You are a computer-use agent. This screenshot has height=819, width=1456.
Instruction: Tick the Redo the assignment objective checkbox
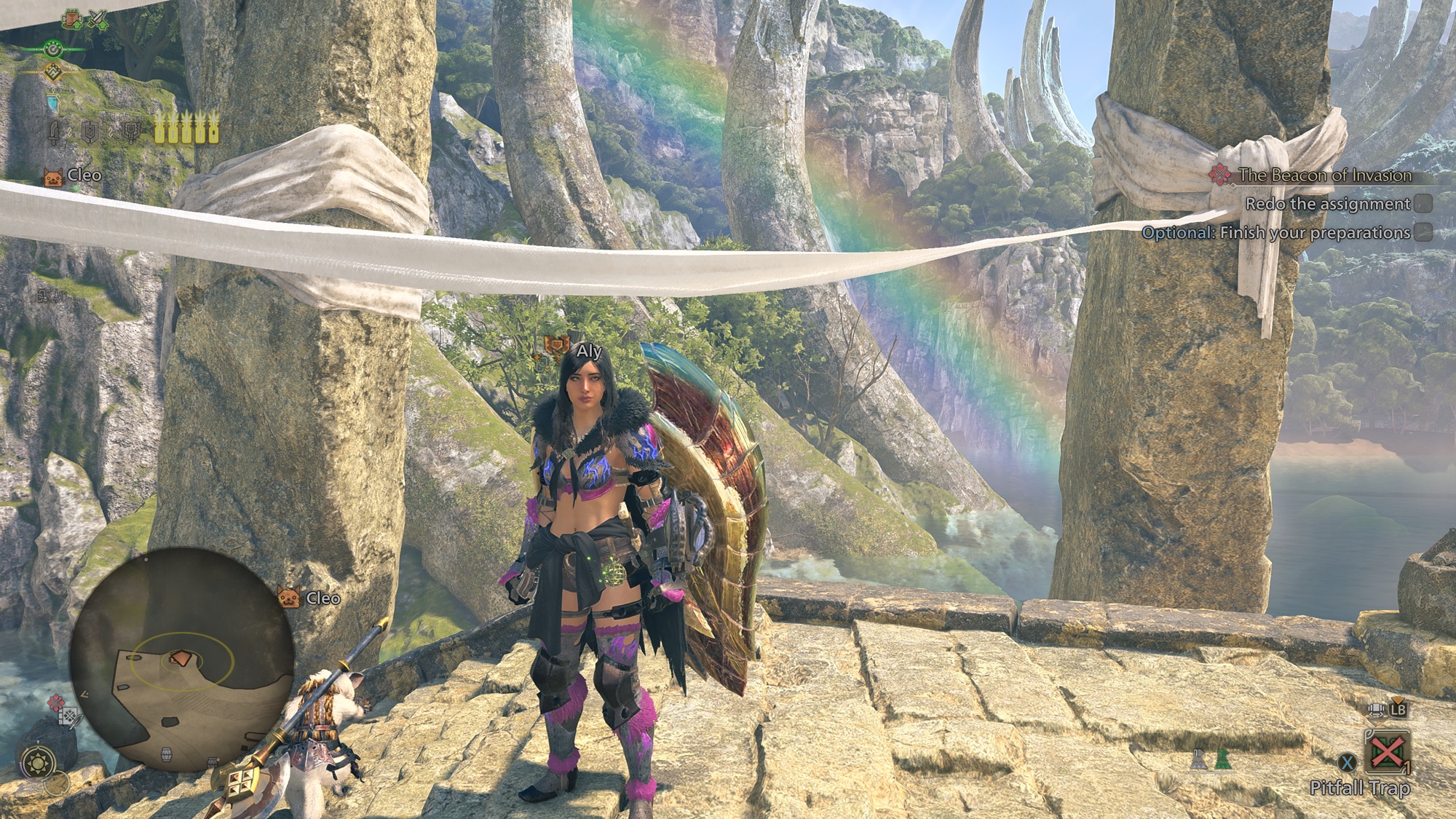coord(1423,204)
